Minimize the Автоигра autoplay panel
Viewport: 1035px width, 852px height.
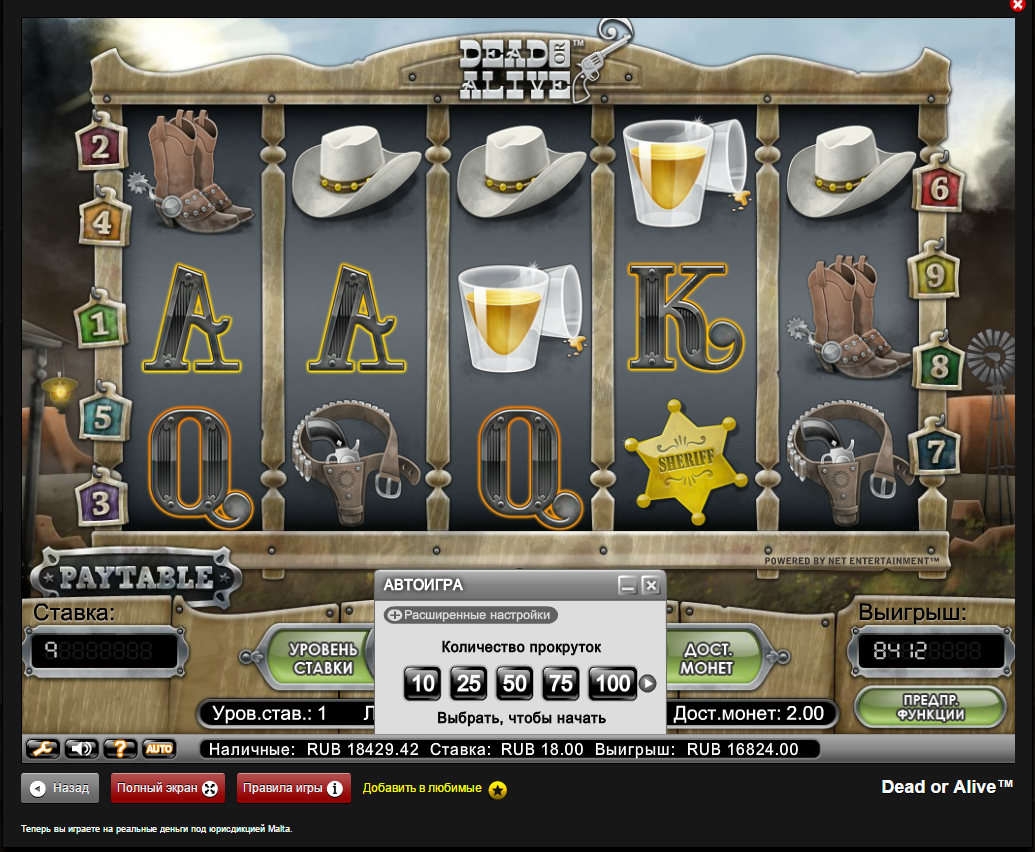pos(627,585)
